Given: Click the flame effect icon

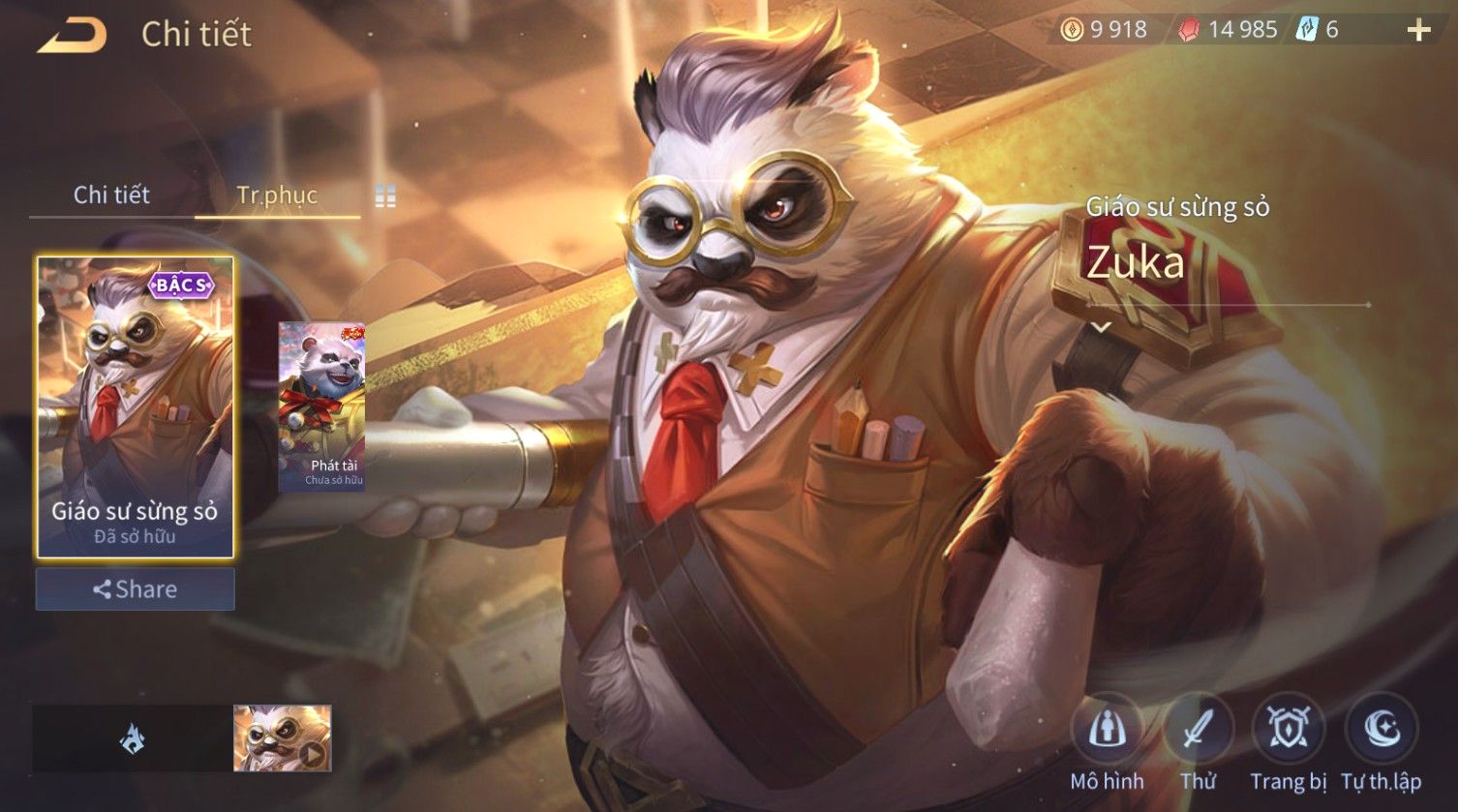Looking at the screenshot, I should pos(133,739).
